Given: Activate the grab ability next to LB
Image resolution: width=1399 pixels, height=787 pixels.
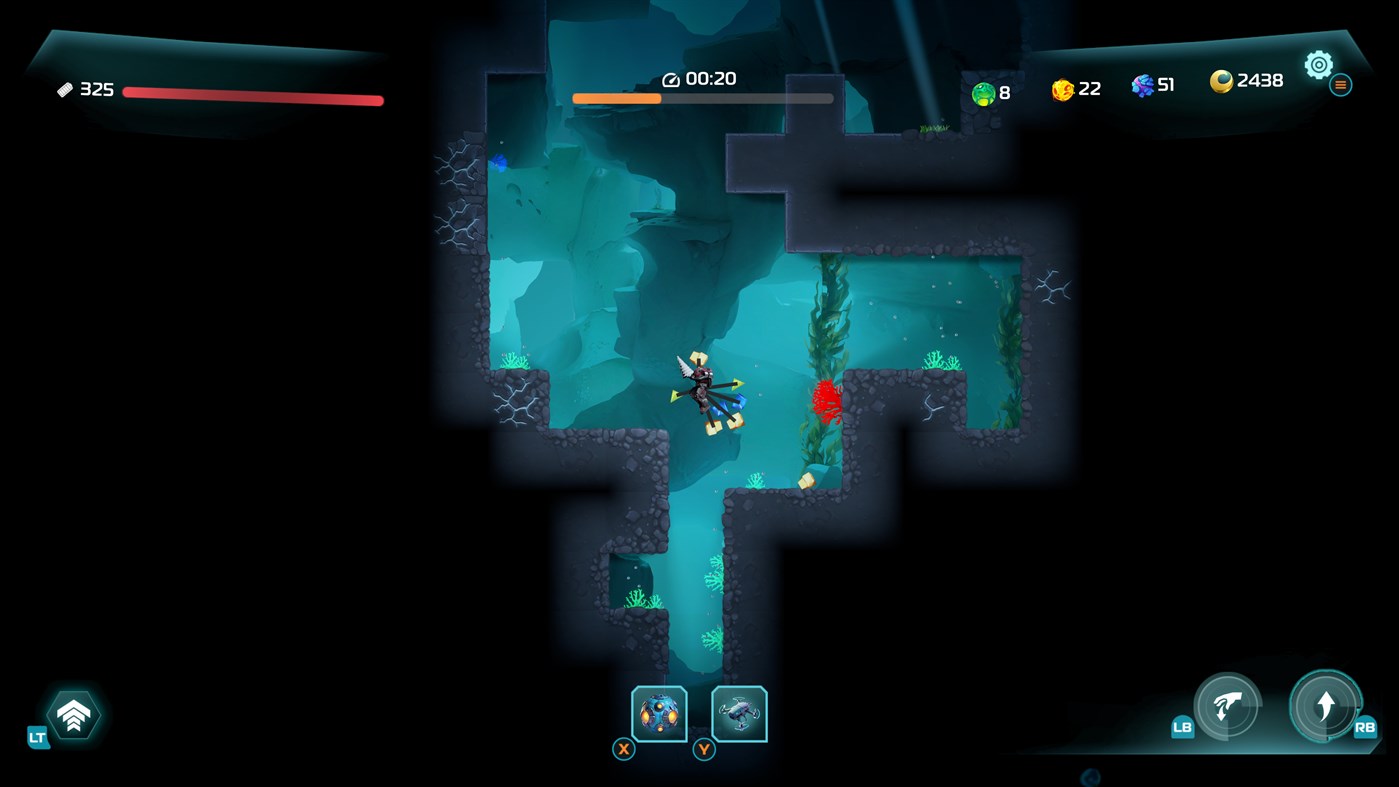Looking at the screenshot, I should coord(1225,707).
